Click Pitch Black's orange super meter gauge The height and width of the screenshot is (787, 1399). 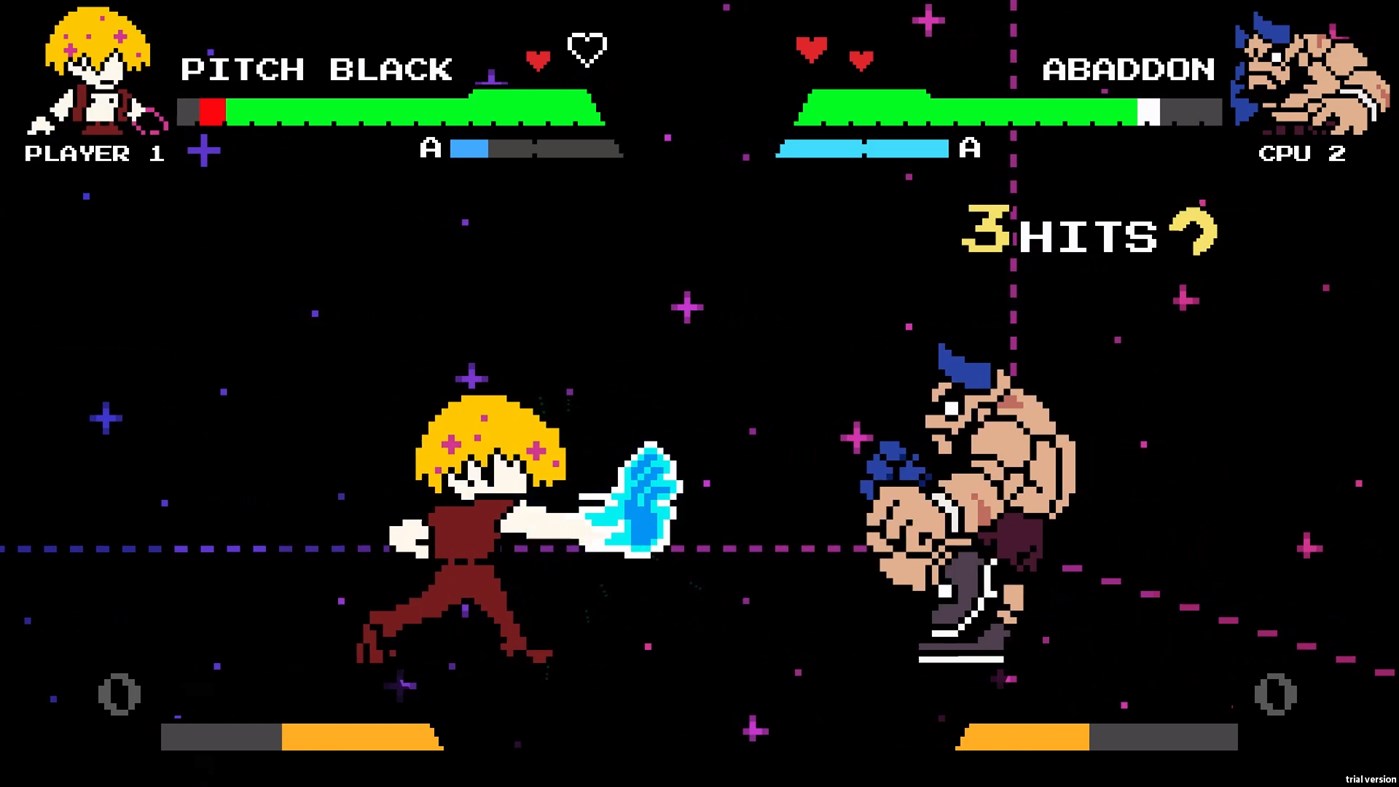pos(360,737)
